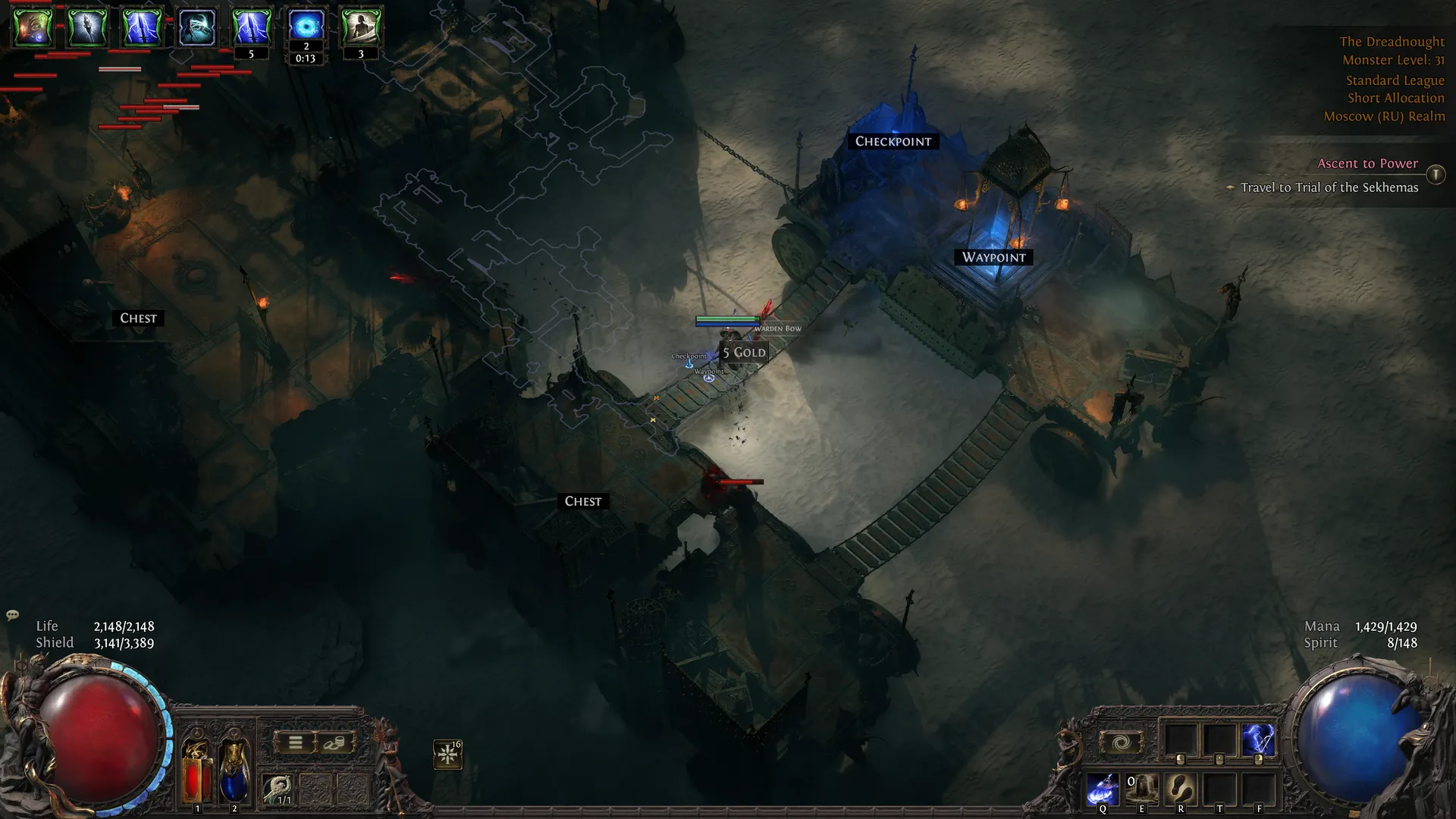Click the star-burst icon numbered 16

[x=447, y=754]
